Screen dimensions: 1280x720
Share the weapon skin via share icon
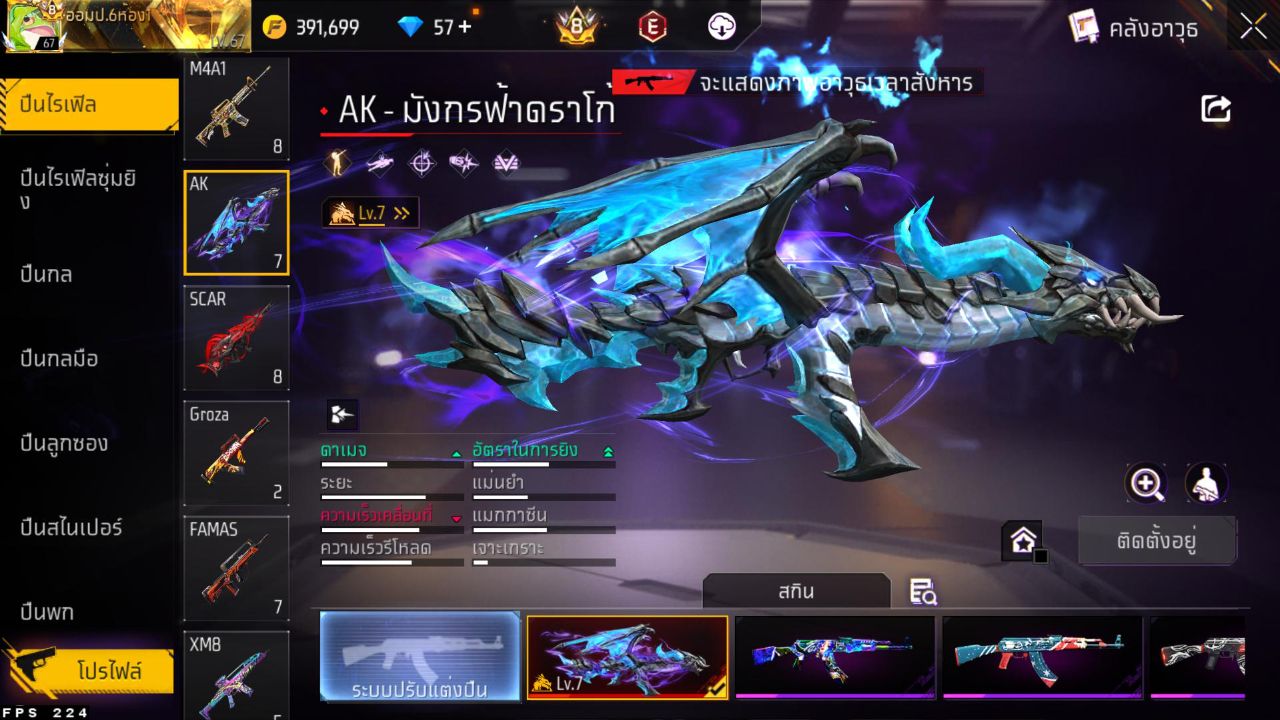click(x=1216, y=108)
